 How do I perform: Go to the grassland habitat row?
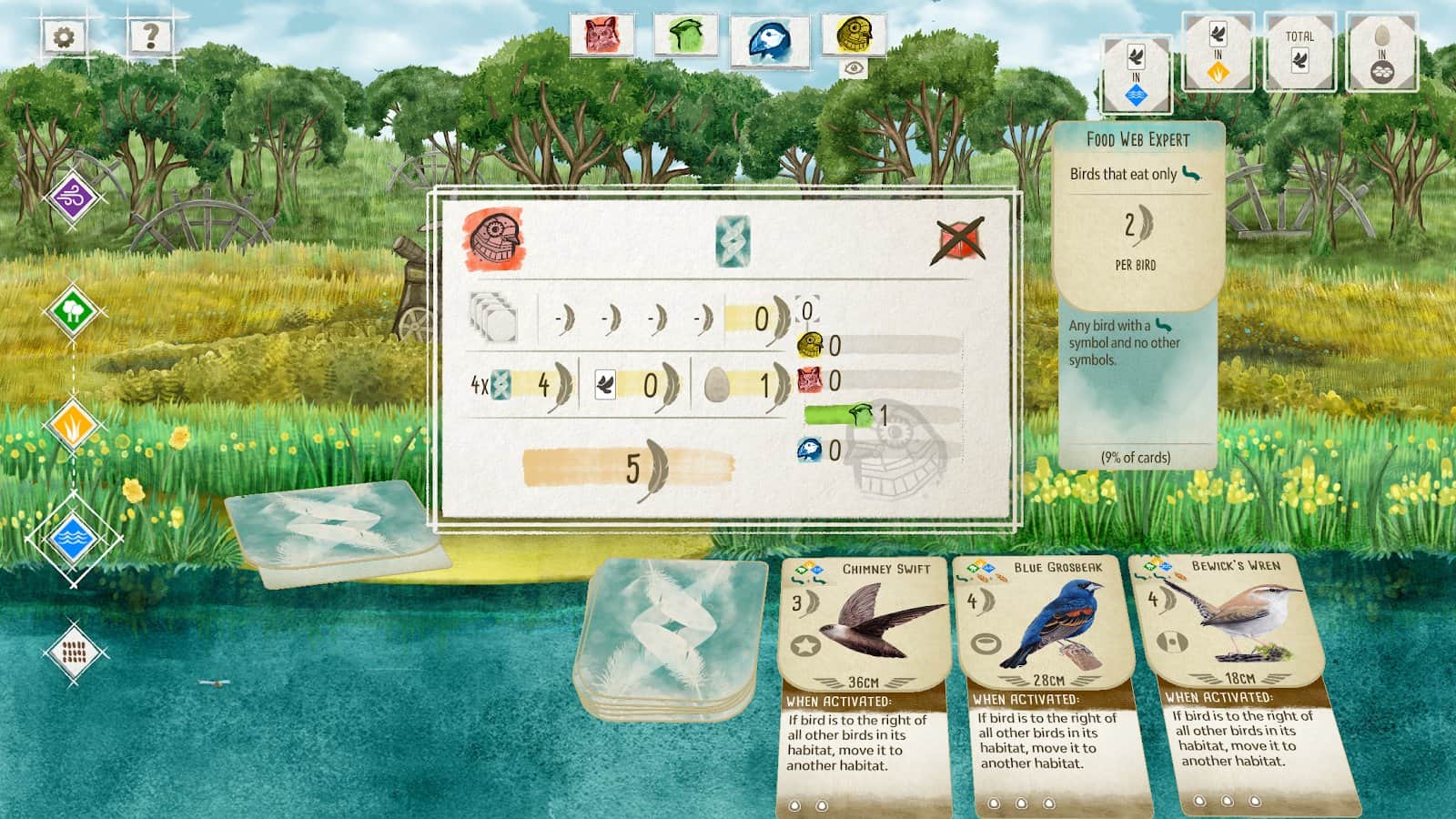click(x=73, y=425)
